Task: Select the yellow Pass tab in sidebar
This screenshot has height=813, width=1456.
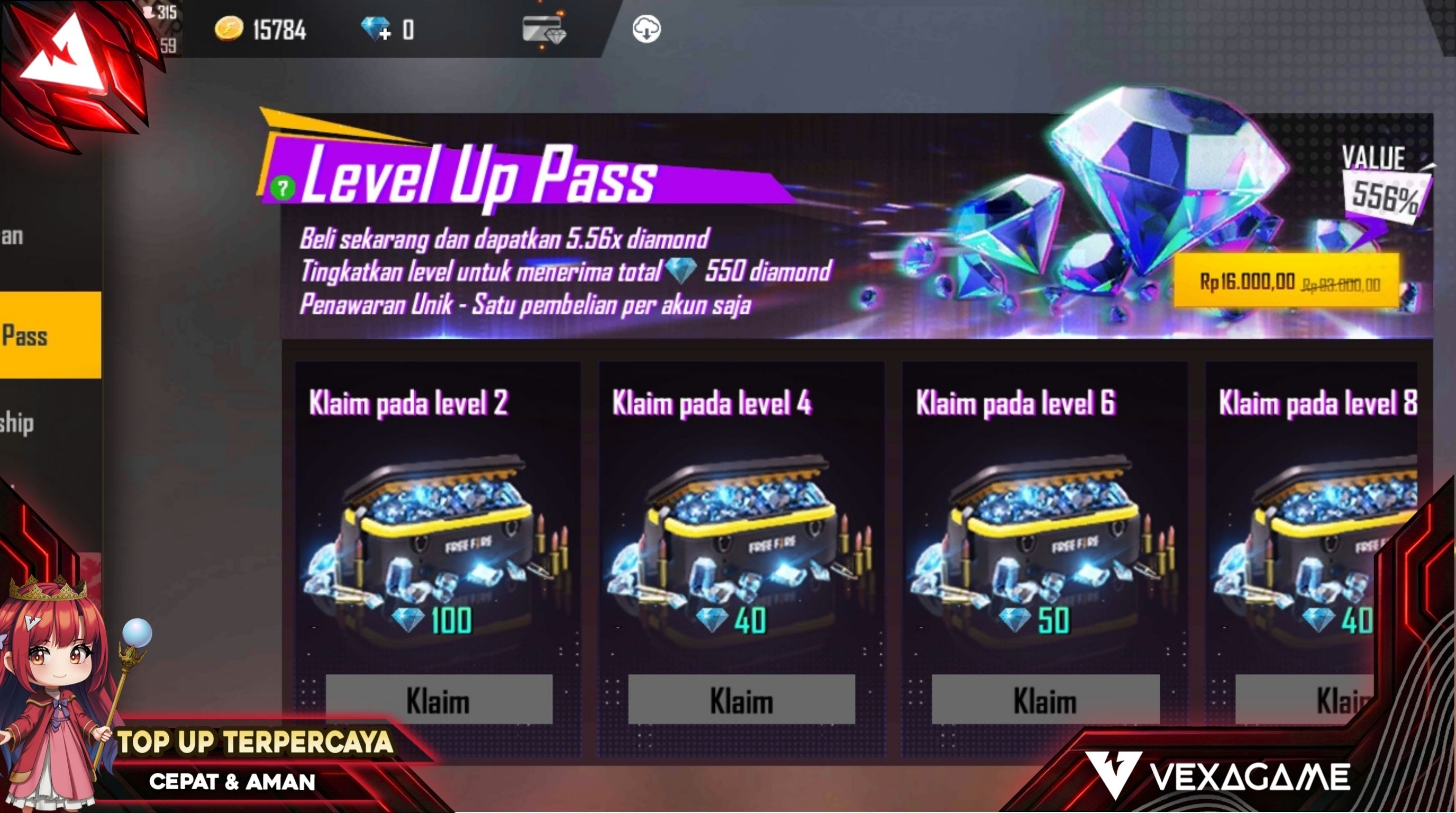Action: click(x=50, y=335)
